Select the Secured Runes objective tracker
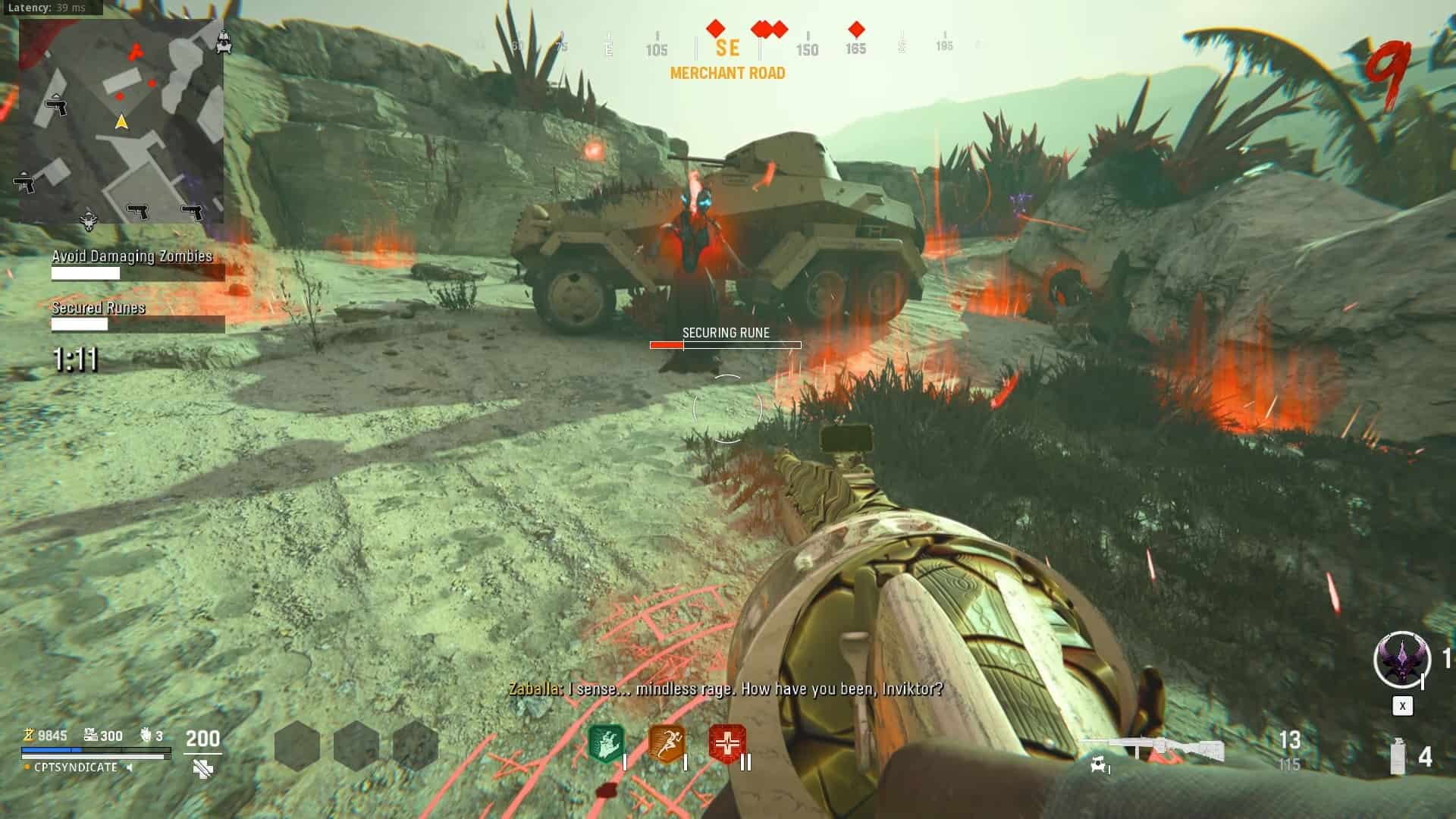Screen dimensions: 1456x819 [x=99, y=308]
